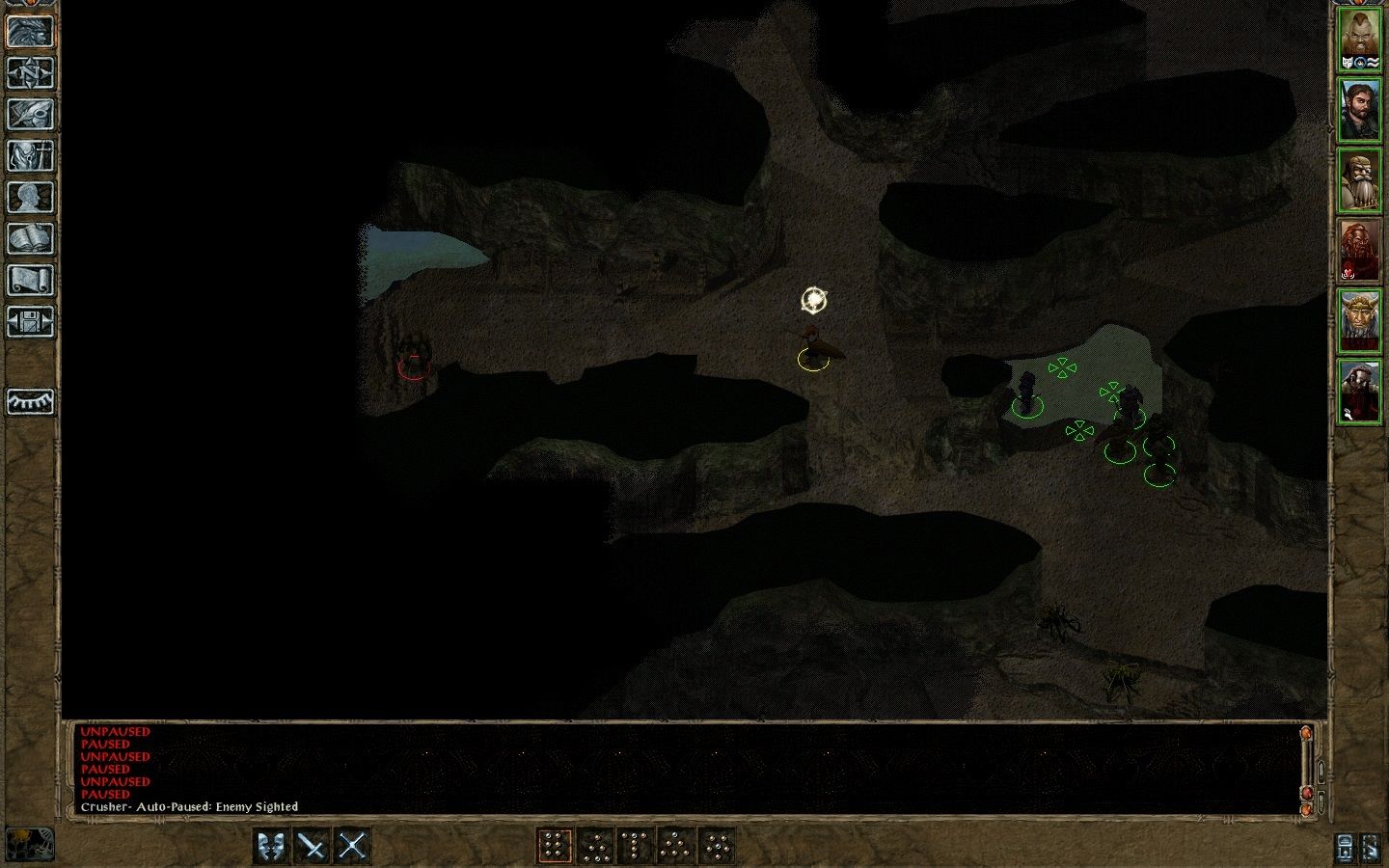Open the area map with the compass icon
The image size is (1389, 868).
tap(30, 72)
